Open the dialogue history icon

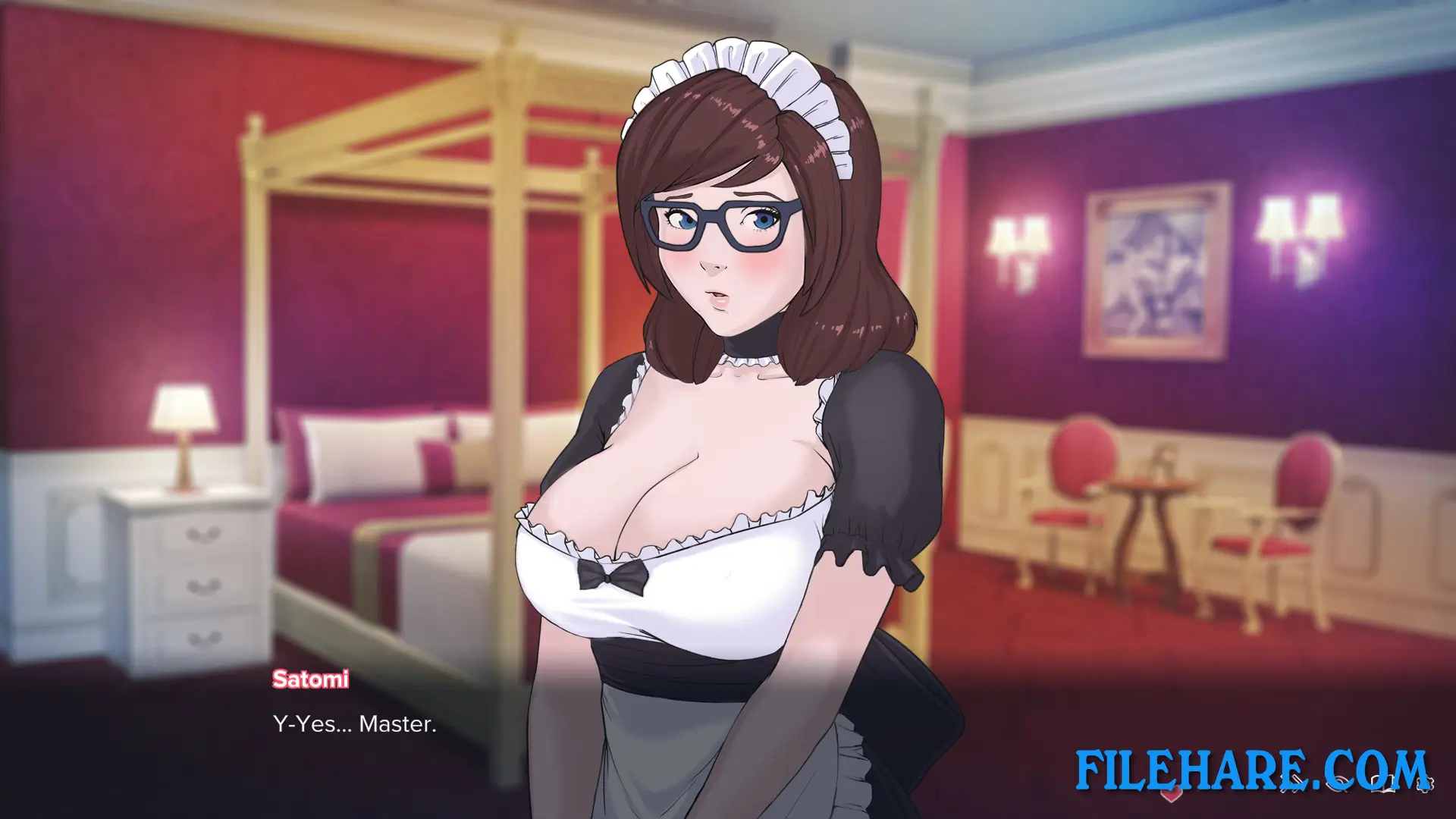pyautogui.click(x=1382, y=783)
